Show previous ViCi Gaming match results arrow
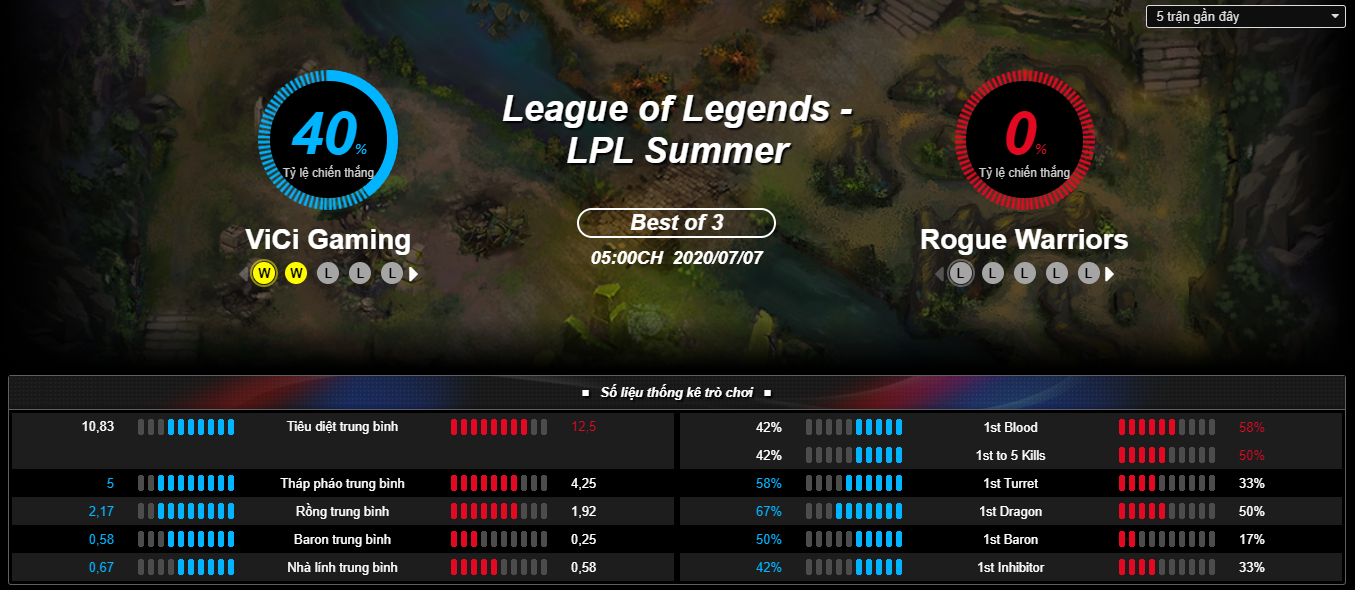 [x=243, y=273]
